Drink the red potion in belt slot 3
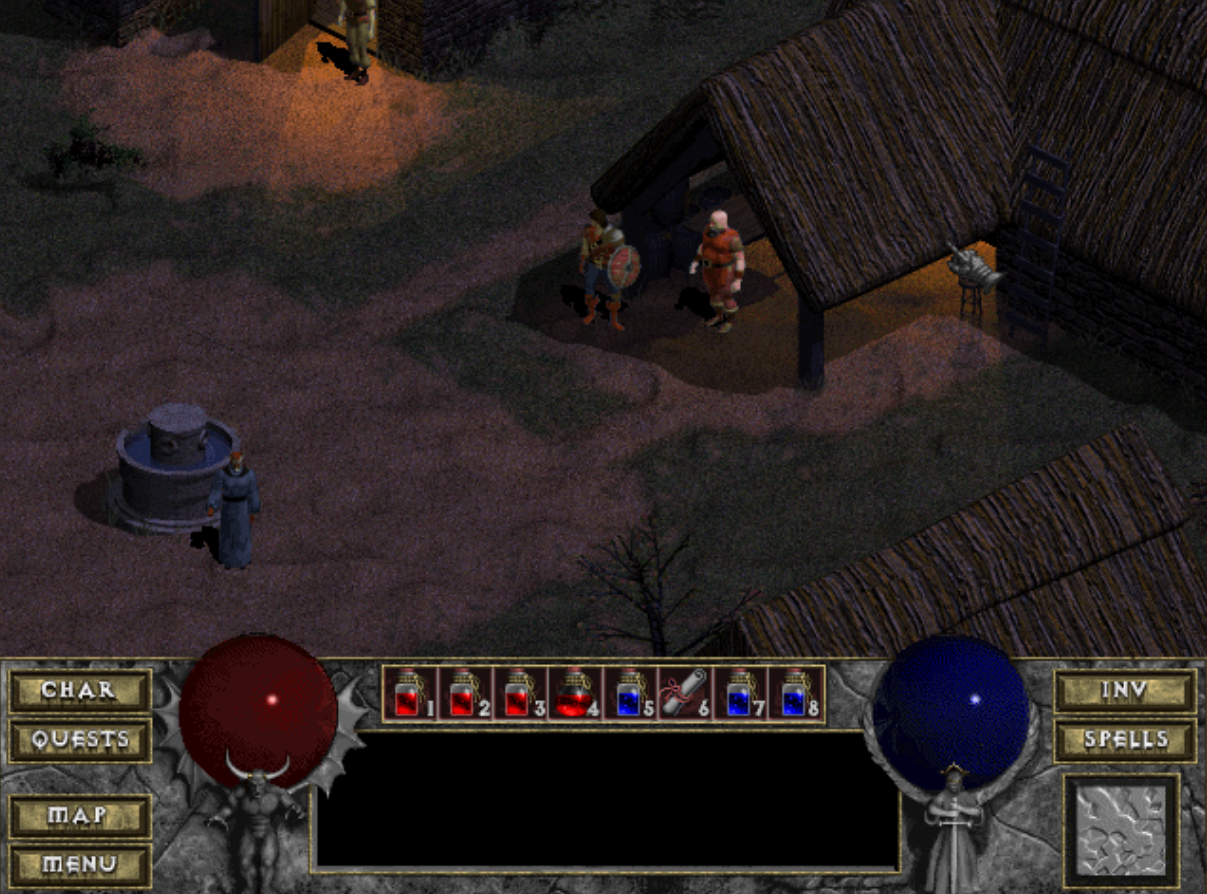1207x894 pixels. (520, 693)
